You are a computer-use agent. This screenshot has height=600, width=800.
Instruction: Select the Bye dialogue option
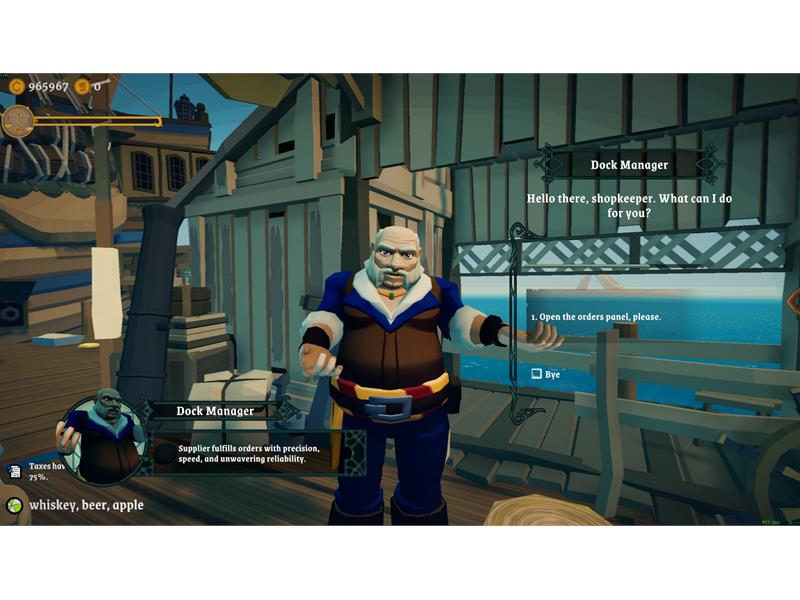tap(545, 374)
